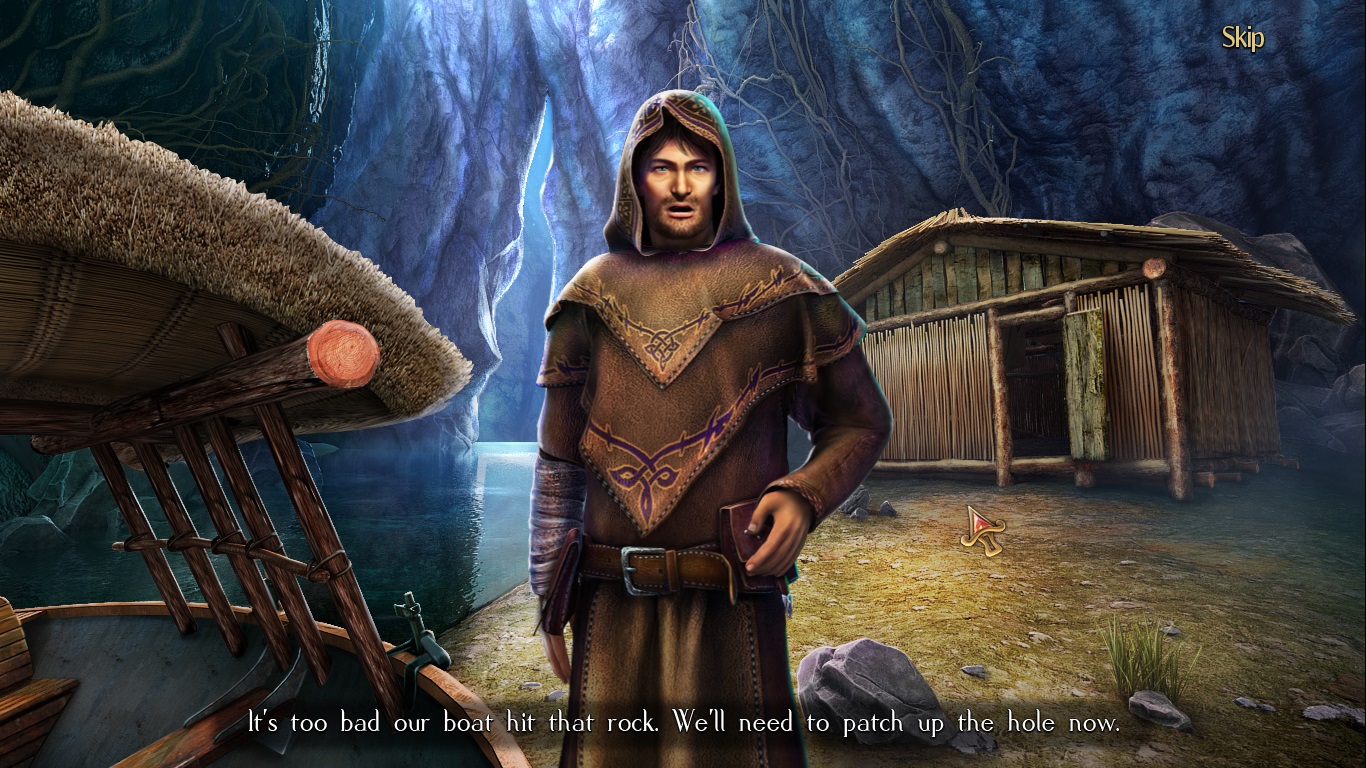
Task: Select the sawed log end on the roof
Action: [343, 355]
